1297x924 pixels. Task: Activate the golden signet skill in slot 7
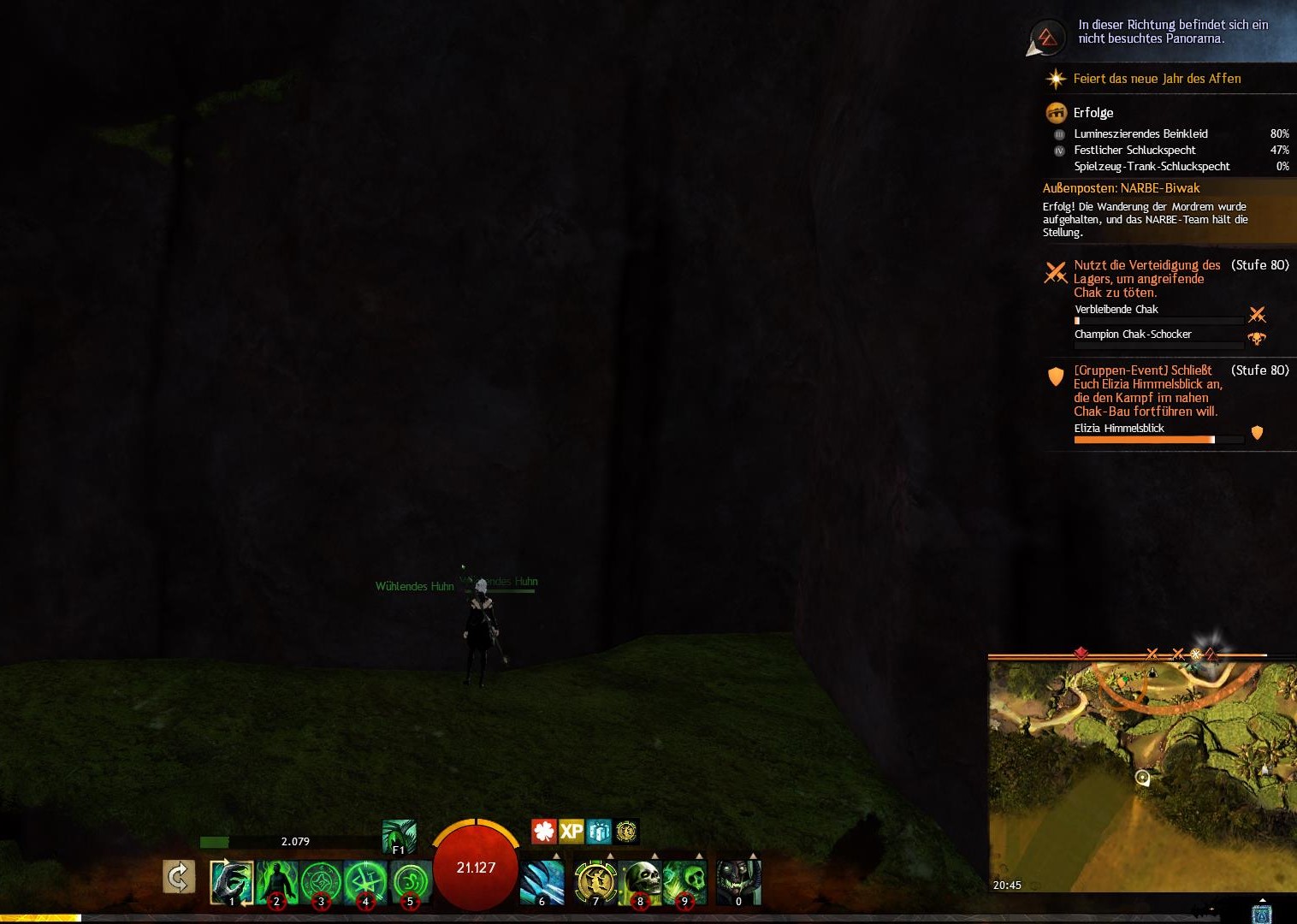(x=596, y=882)
